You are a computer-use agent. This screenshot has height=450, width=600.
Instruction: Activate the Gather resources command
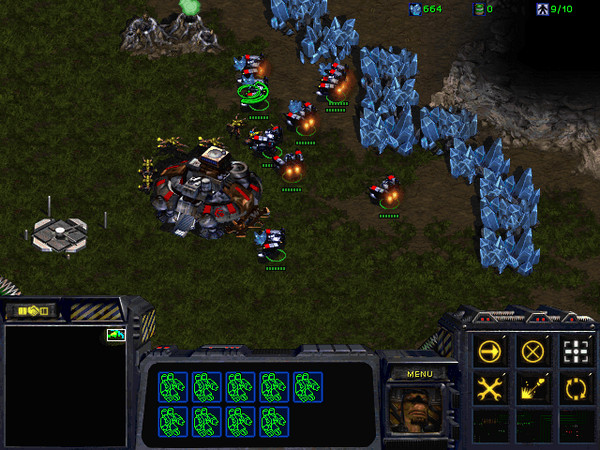pyautogui.click(x=533, y=389)
